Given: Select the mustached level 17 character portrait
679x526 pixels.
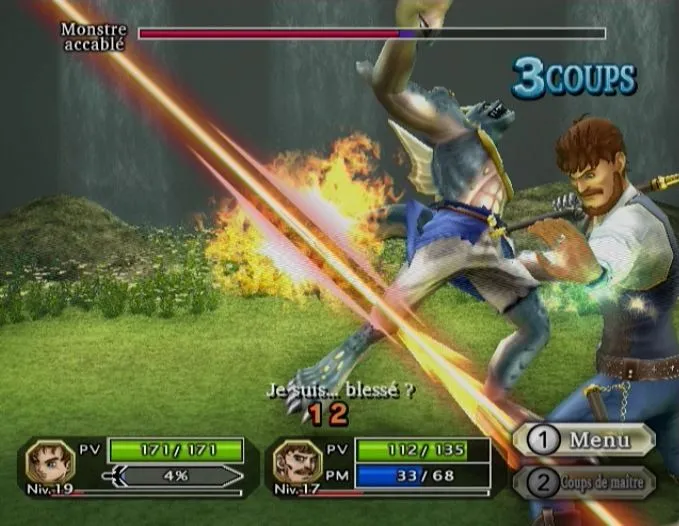Looking at the screenshot, I should [295, 461].
